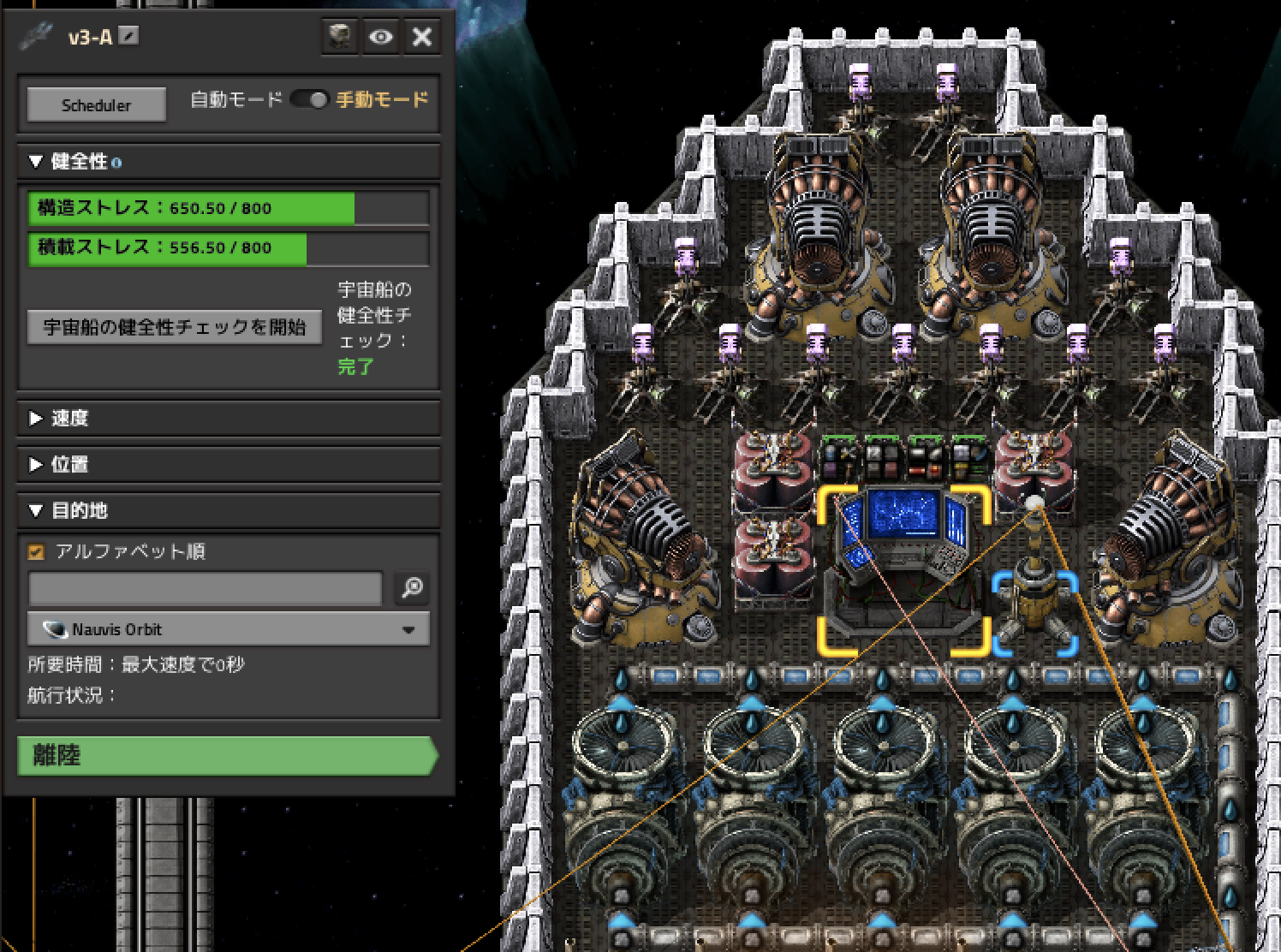Start the spaceship integrity check
1281x952 pixels.
174,327
